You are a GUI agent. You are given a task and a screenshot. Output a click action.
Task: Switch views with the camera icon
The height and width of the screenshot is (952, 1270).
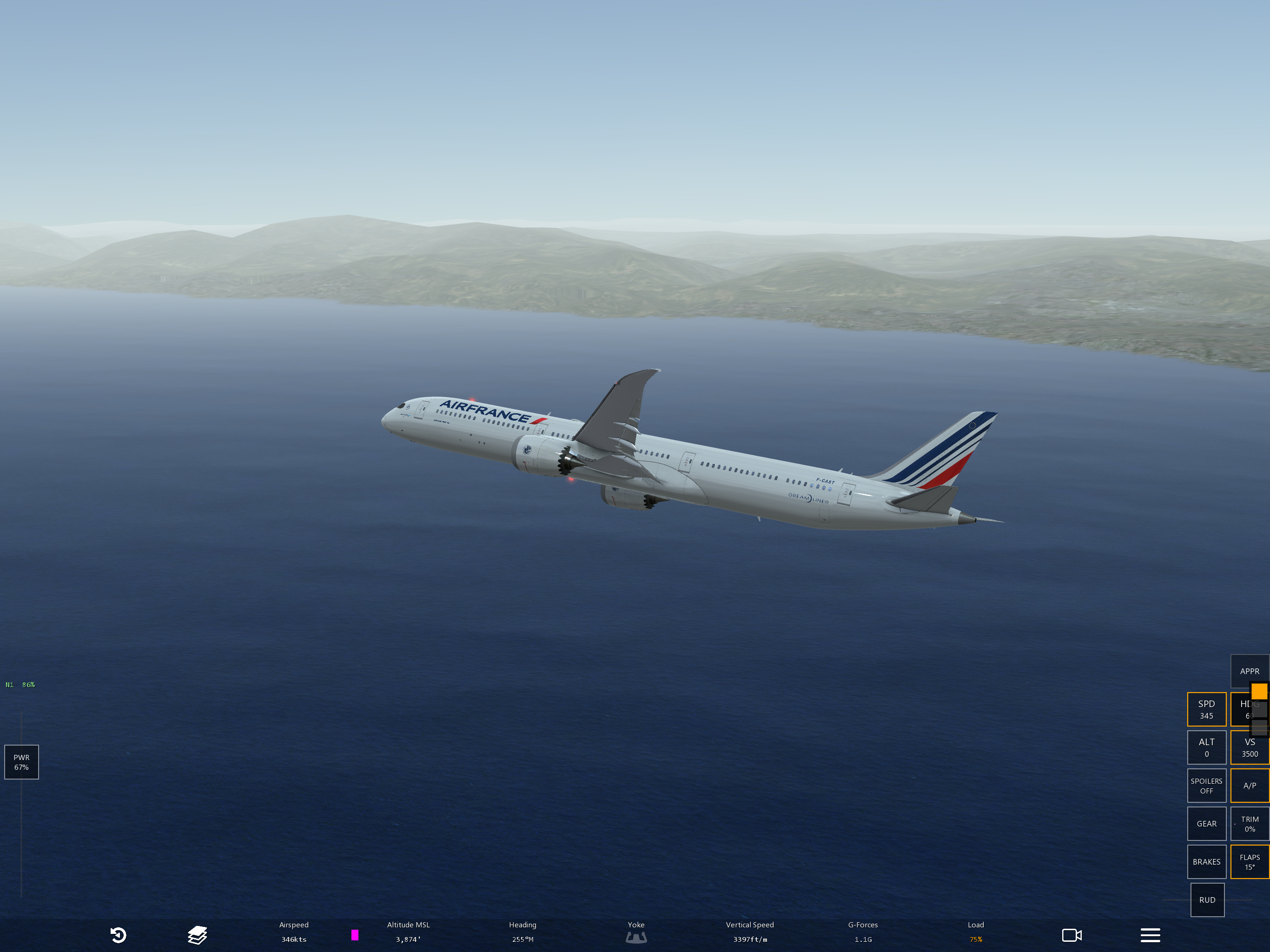1072,935
